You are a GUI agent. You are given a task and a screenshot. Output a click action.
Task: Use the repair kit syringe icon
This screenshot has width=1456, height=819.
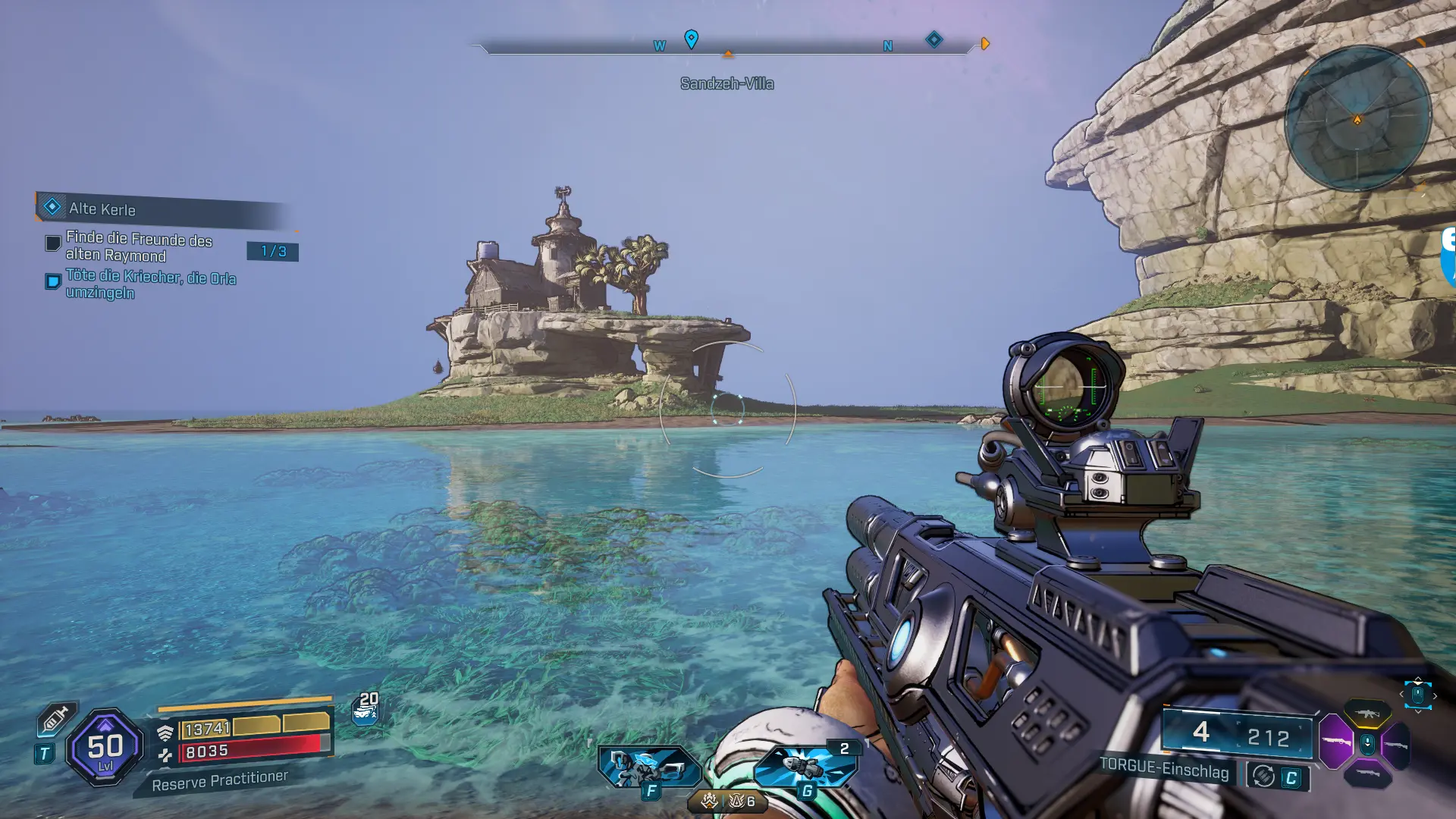point(56,720)
